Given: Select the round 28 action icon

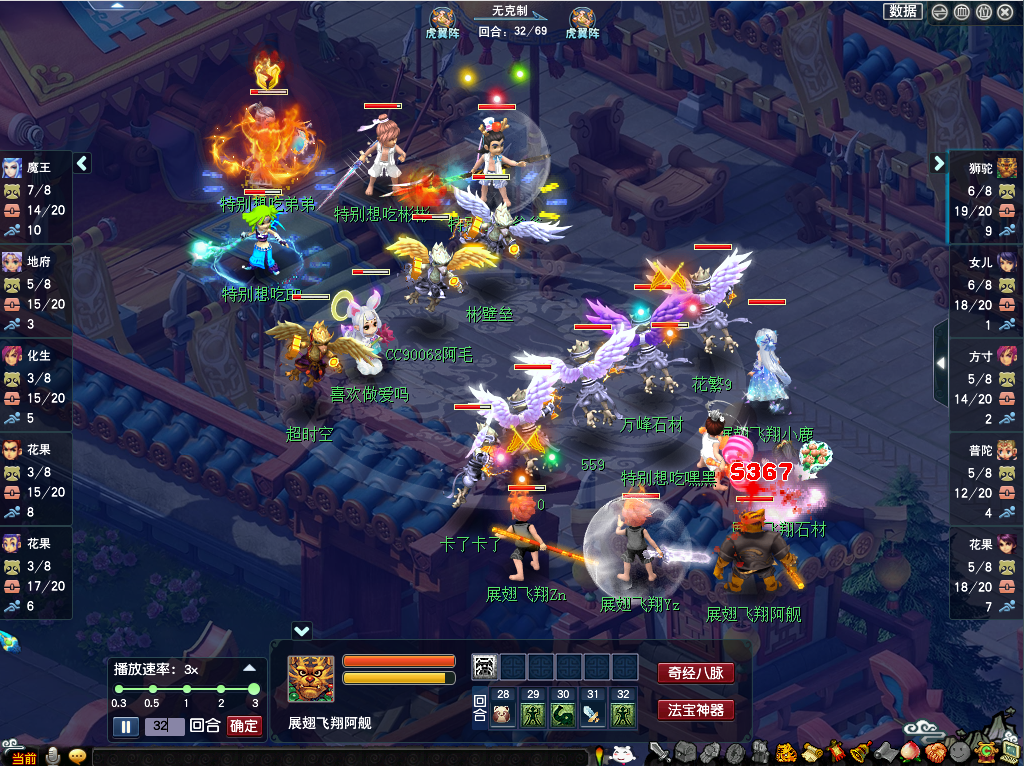Looking at the screenshot, I should [x=503, y=714].
